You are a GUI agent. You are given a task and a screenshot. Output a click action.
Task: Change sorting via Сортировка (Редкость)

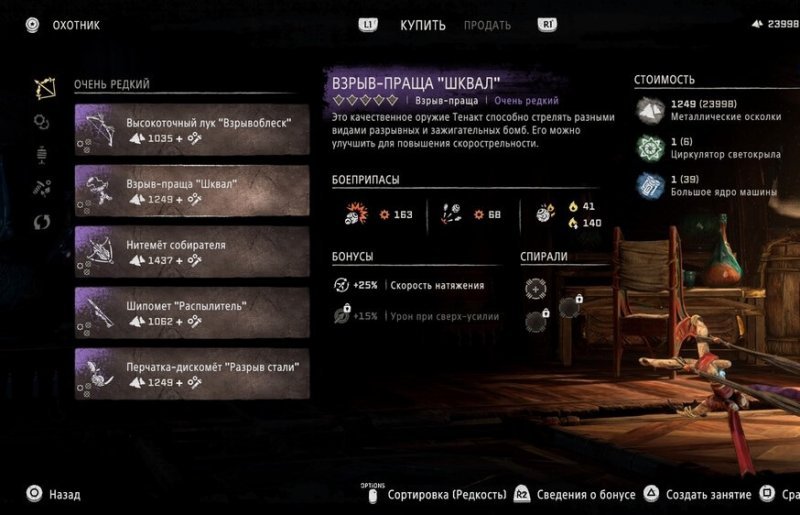[438, 494]
